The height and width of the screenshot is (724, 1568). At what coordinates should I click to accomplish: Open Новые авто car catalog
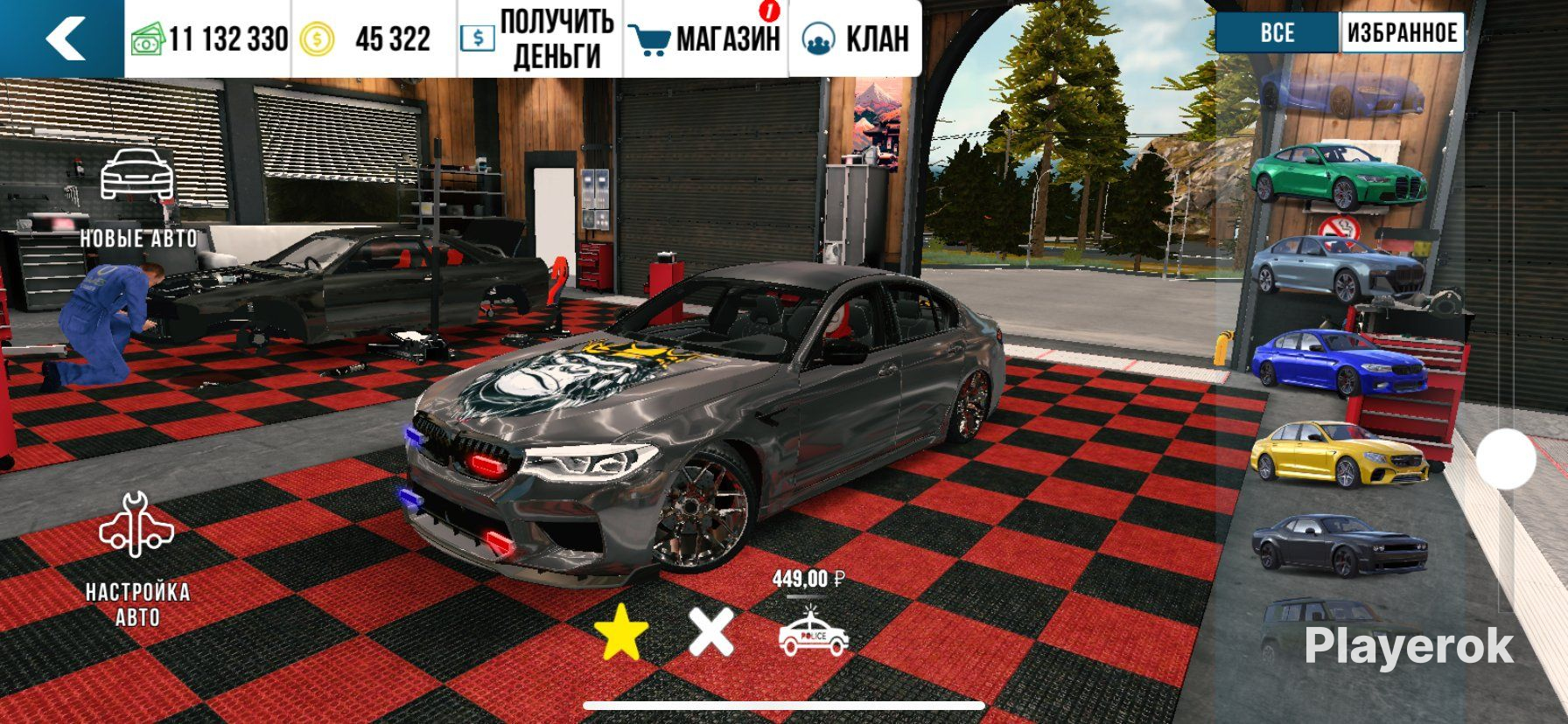(138, 198)
